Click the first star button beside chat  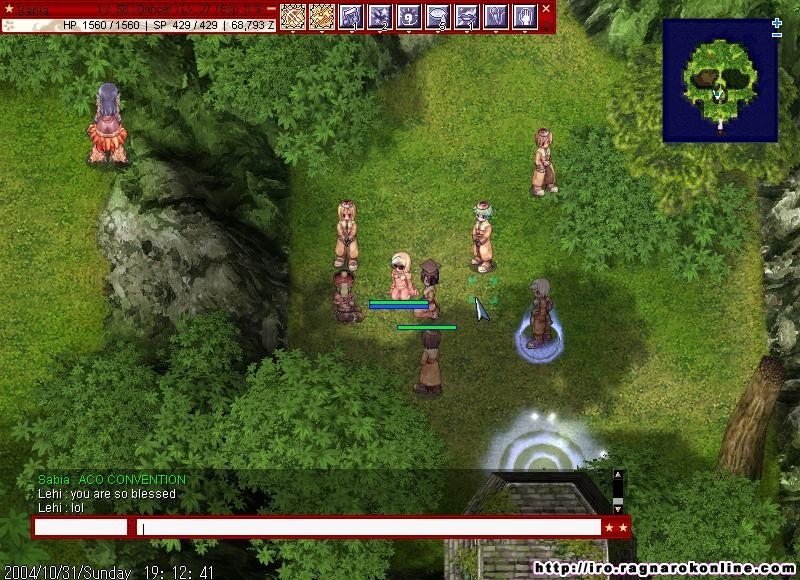coord(608,527)
